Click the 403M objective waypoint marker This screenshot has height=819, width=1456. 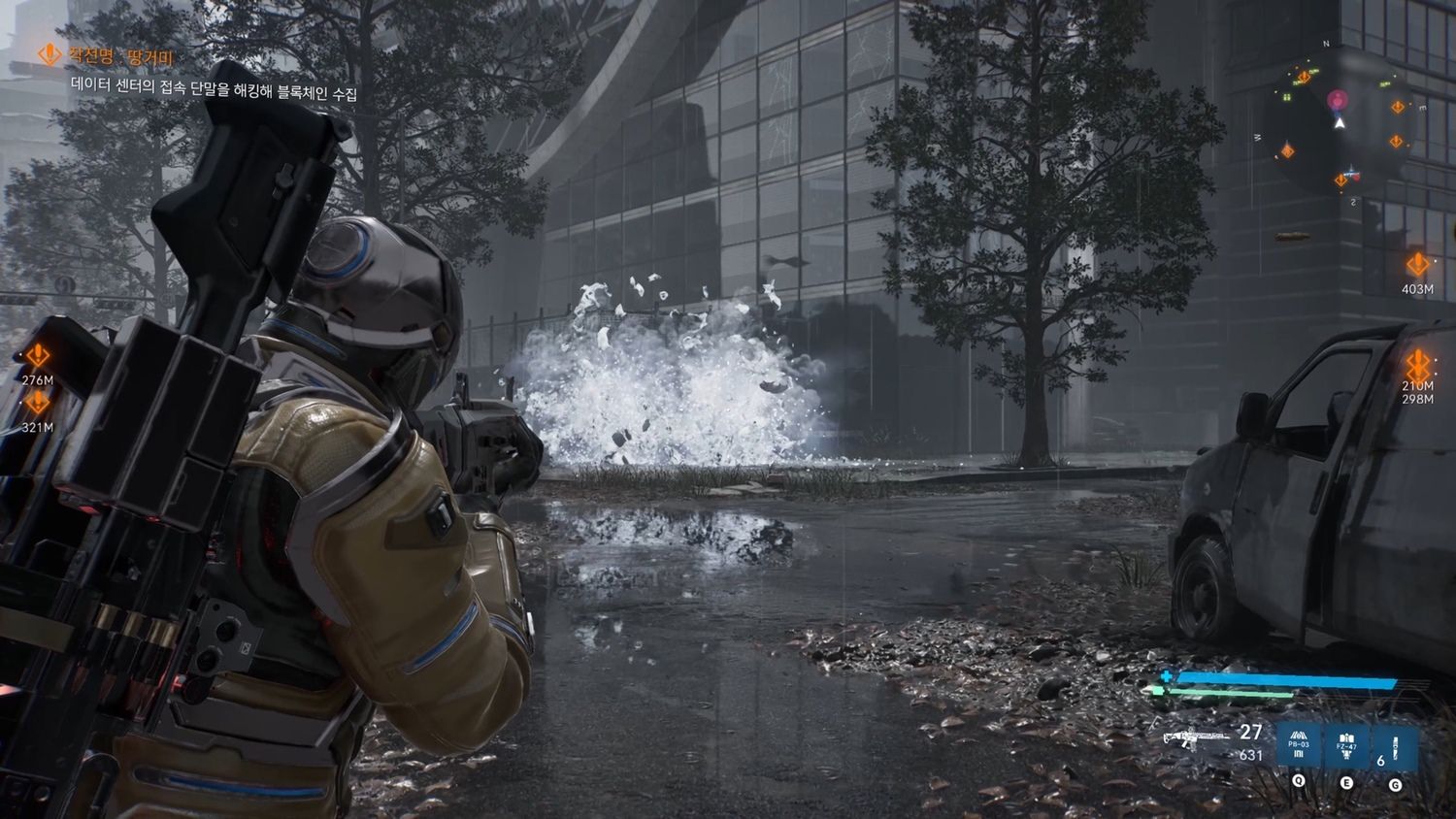pos(1417,264)
